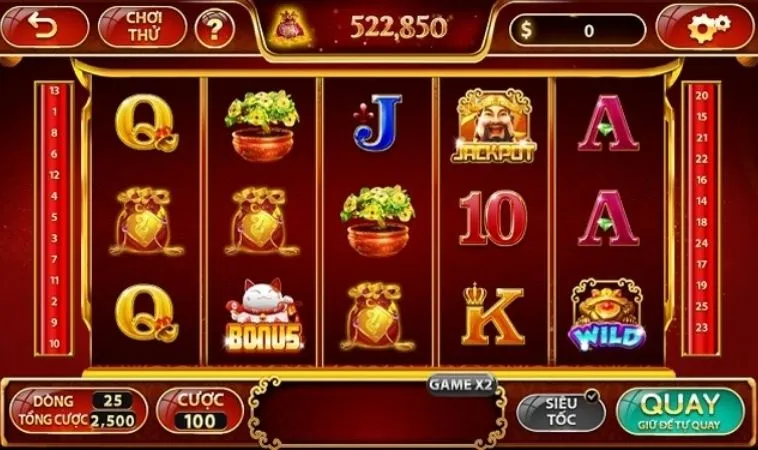The height and width of the screenshot is (450, 758).
Task: Go back with the return arrow button
Action: [x=46, y=27]
